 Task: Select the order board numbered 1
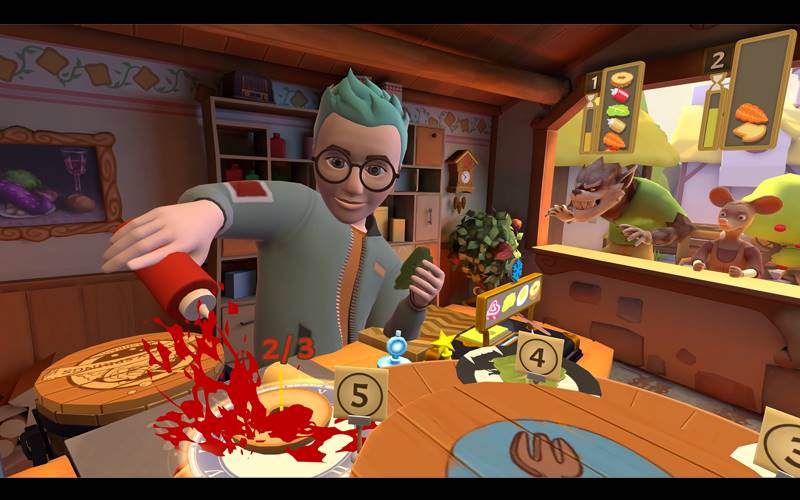point(614,108)
